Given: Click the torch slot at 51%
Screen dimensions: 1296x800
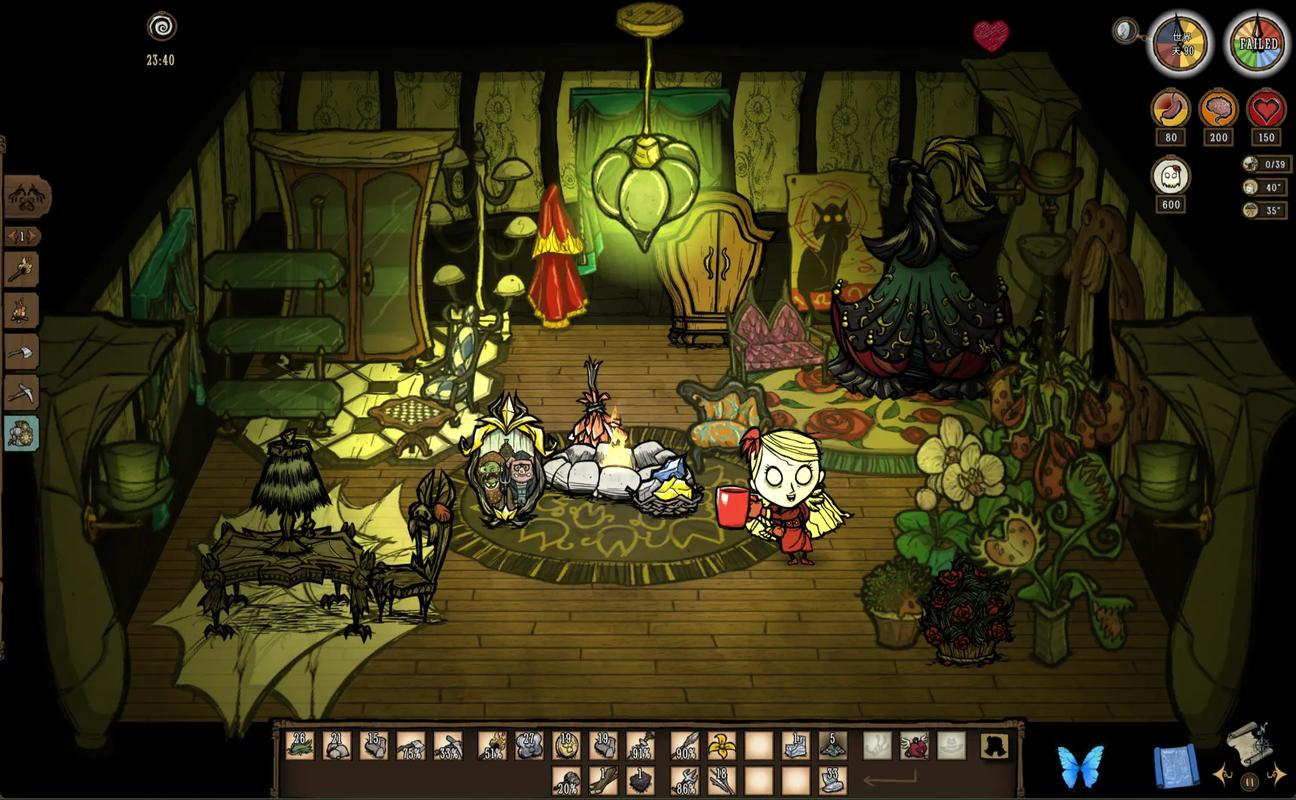Looking at the screenshot, I should coord(492,745).
